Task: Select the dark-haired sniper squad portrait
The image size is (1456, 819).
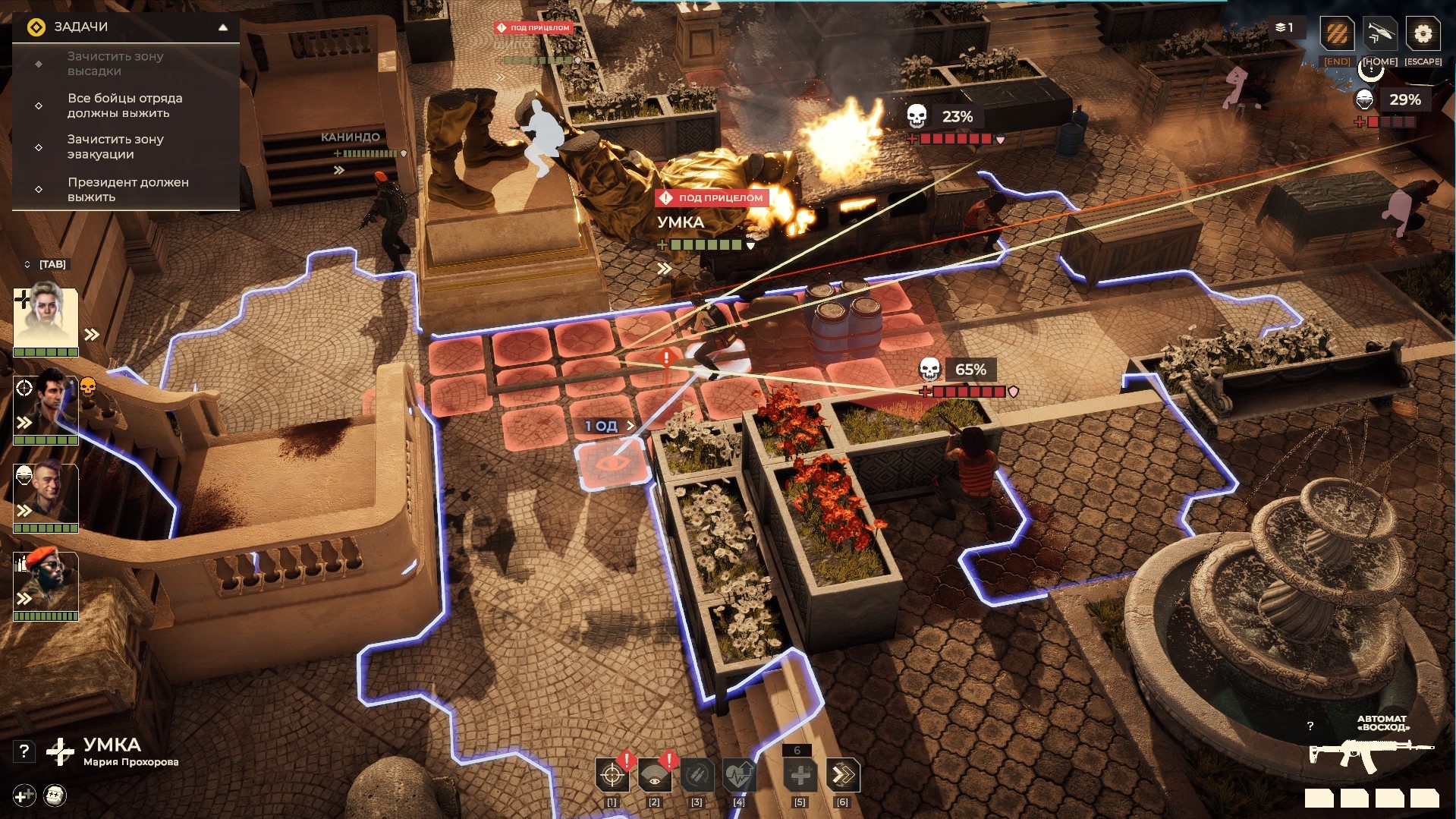Action: (46, 406)
